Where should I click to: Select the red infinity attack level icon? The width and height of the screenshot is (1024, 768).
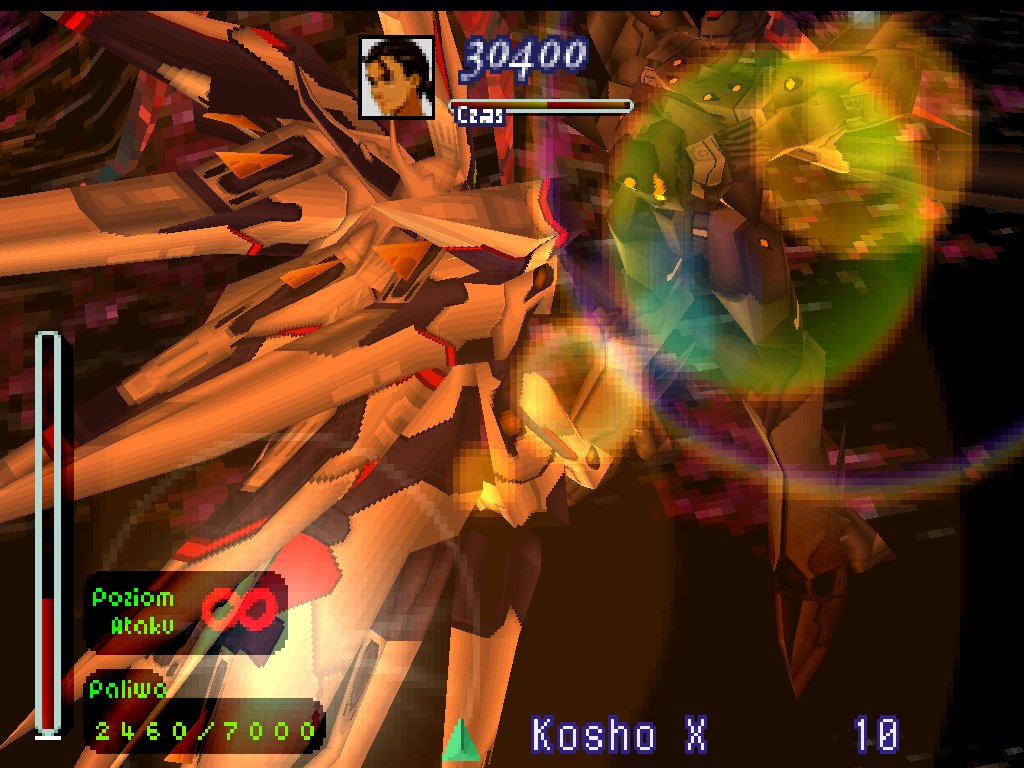239,609
